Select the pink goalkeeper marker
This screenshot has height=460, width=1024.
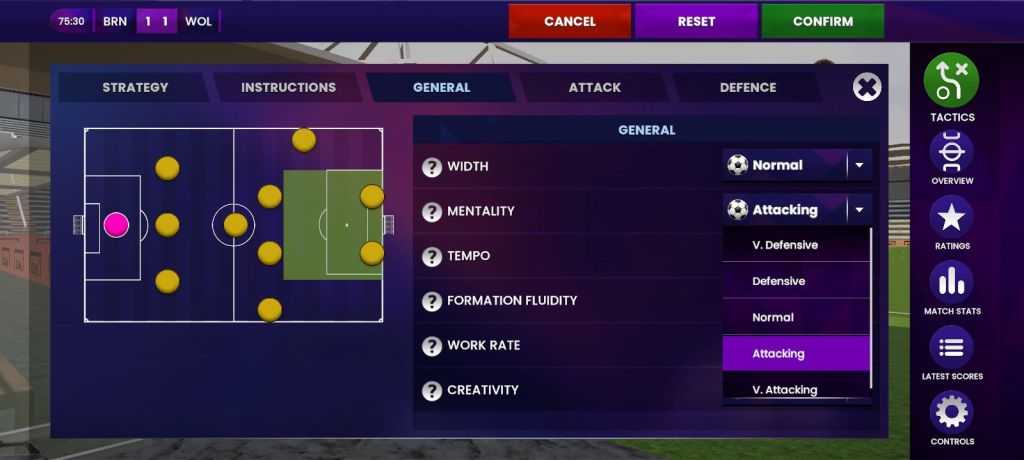tap(117, 224)
